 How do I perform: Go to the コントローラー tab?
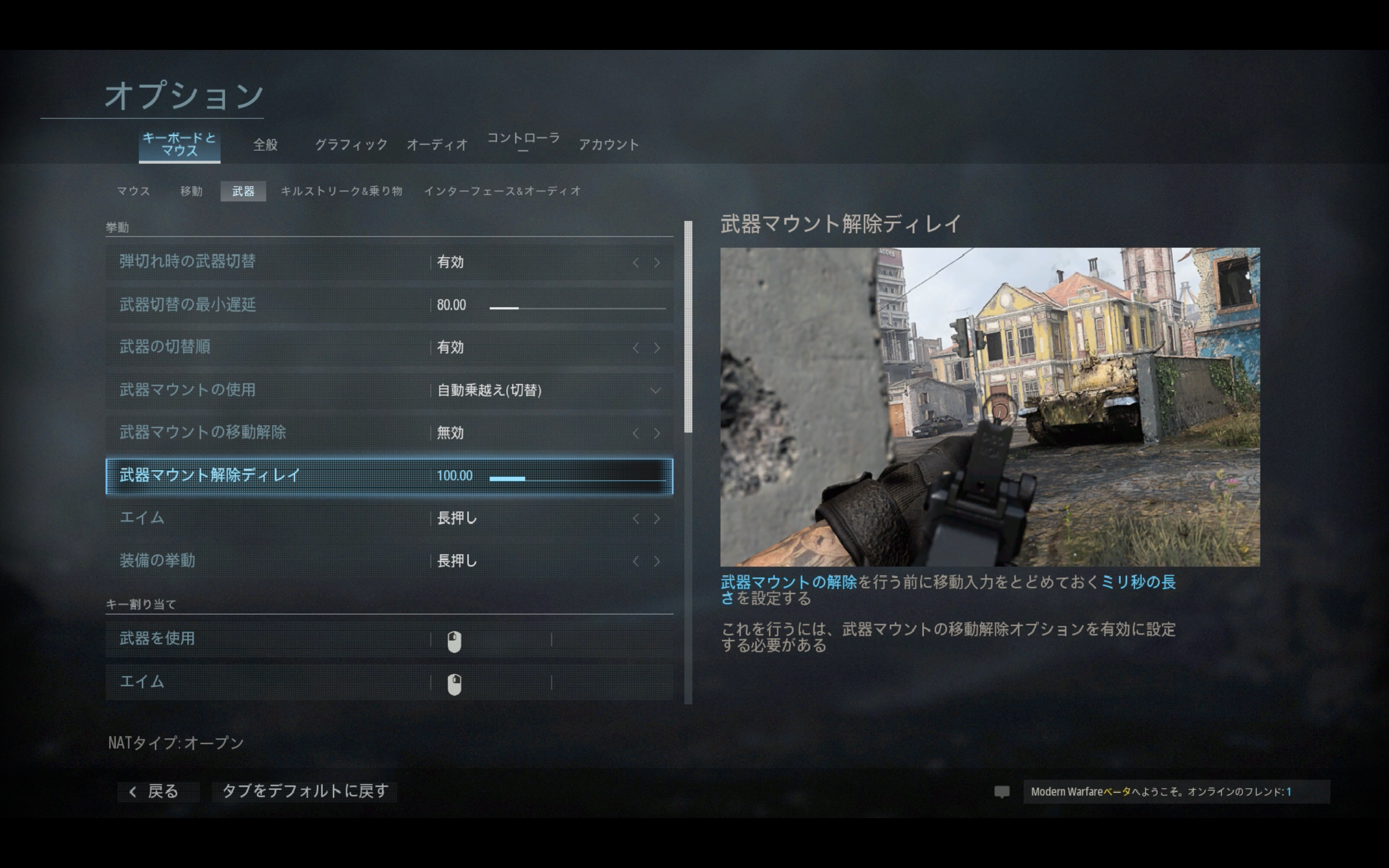pos(523,142)
